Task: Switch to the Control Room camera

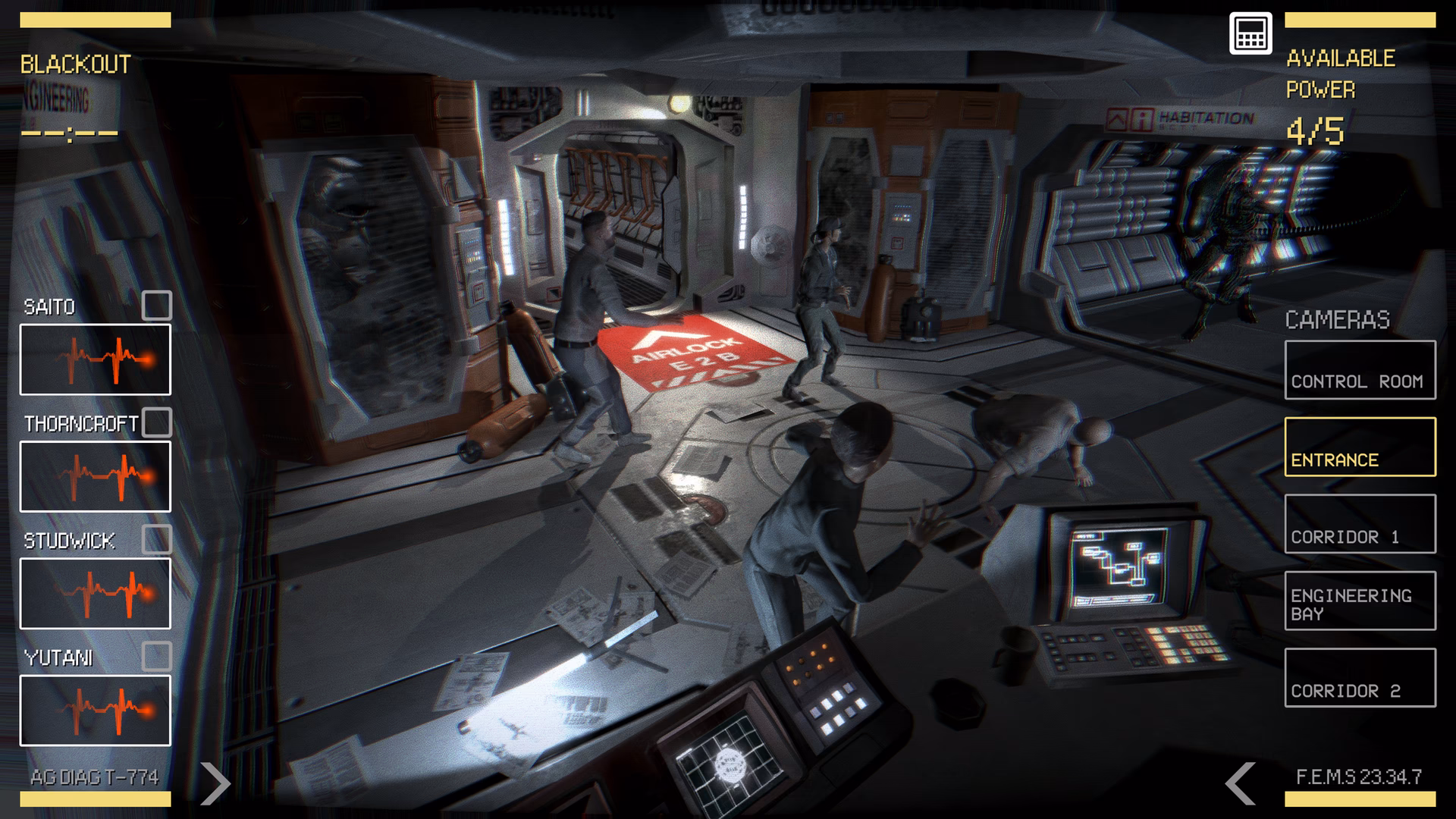Action: 1360,371
